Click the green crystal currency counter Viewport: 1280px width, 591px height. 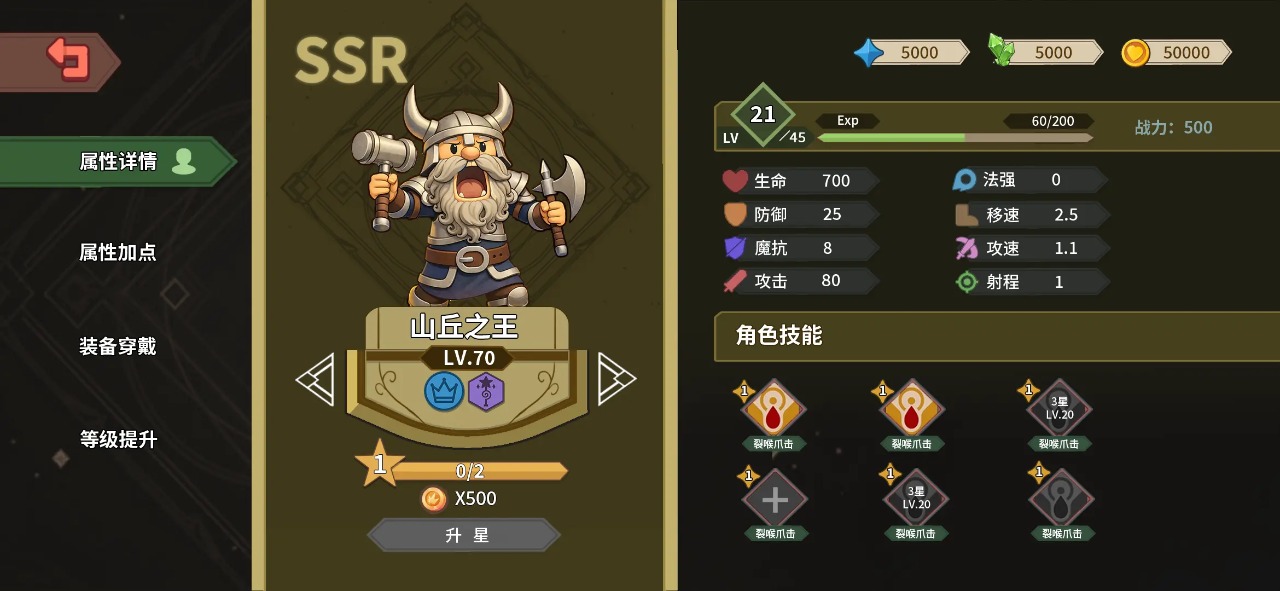click(x=1045, y=53)
